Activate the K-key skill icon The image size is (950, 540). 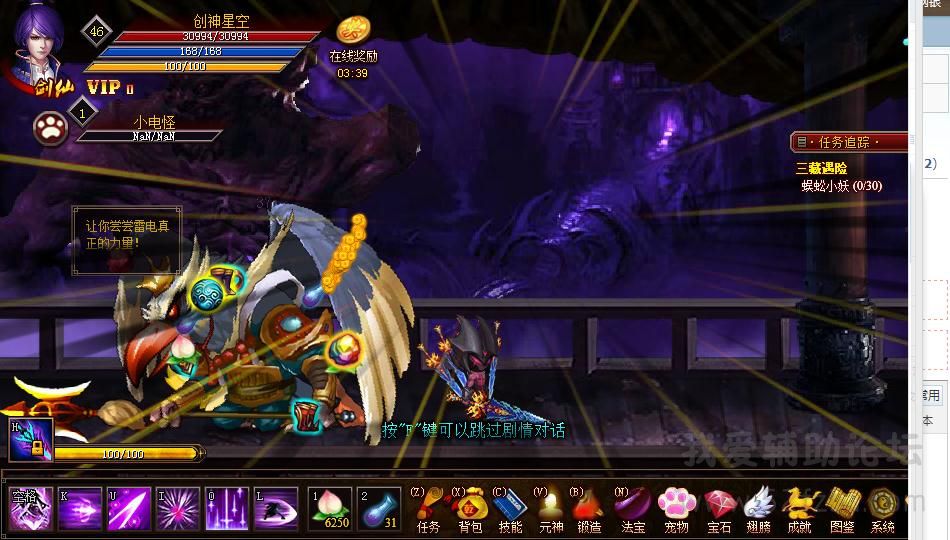[80, 509]
